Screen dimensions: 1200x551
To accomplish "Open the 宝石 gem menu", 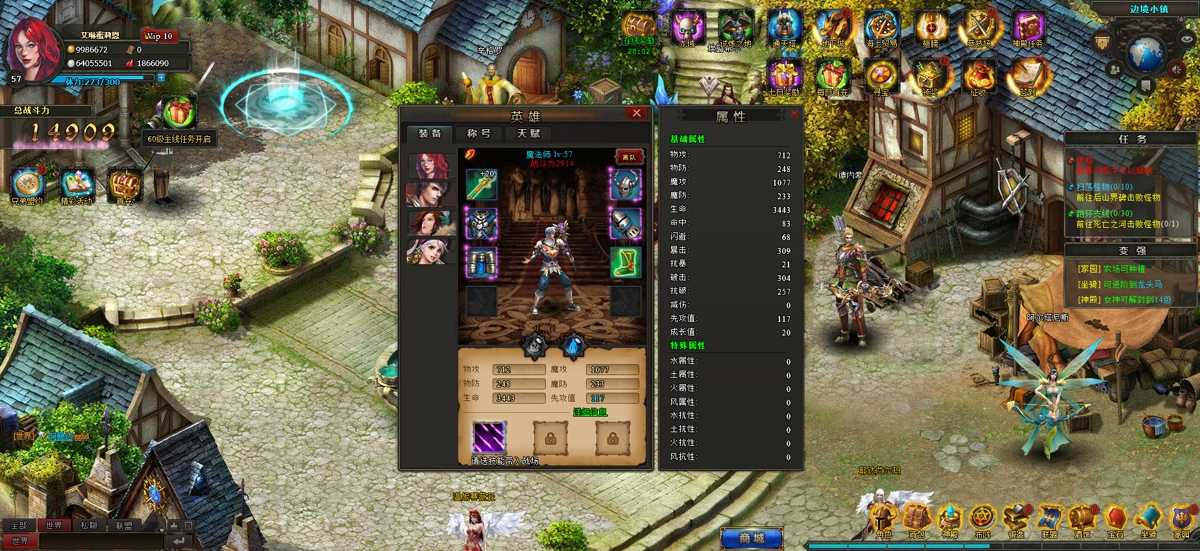I will point(1115,518).
